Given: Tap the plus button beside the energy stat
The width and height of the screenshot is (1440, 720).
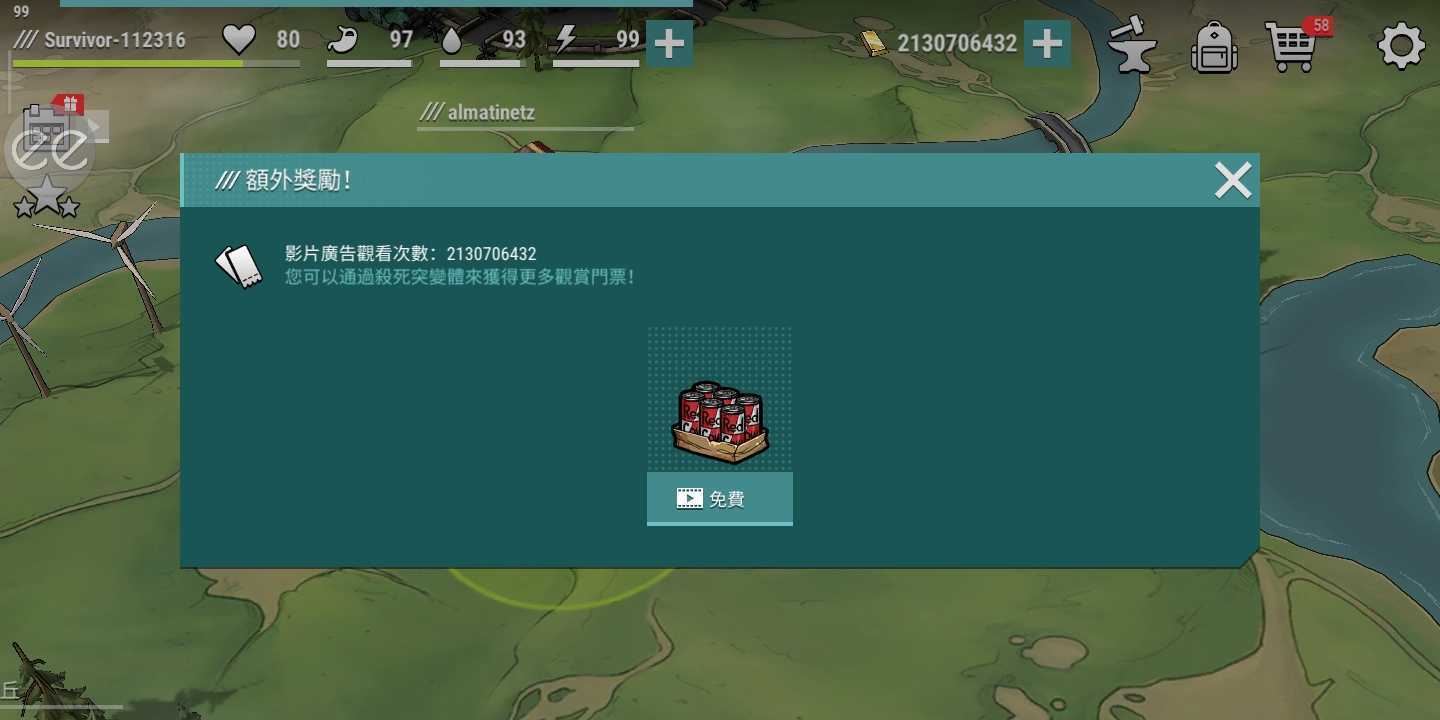Looking at the screenshot, I should [x=669, y=43].
